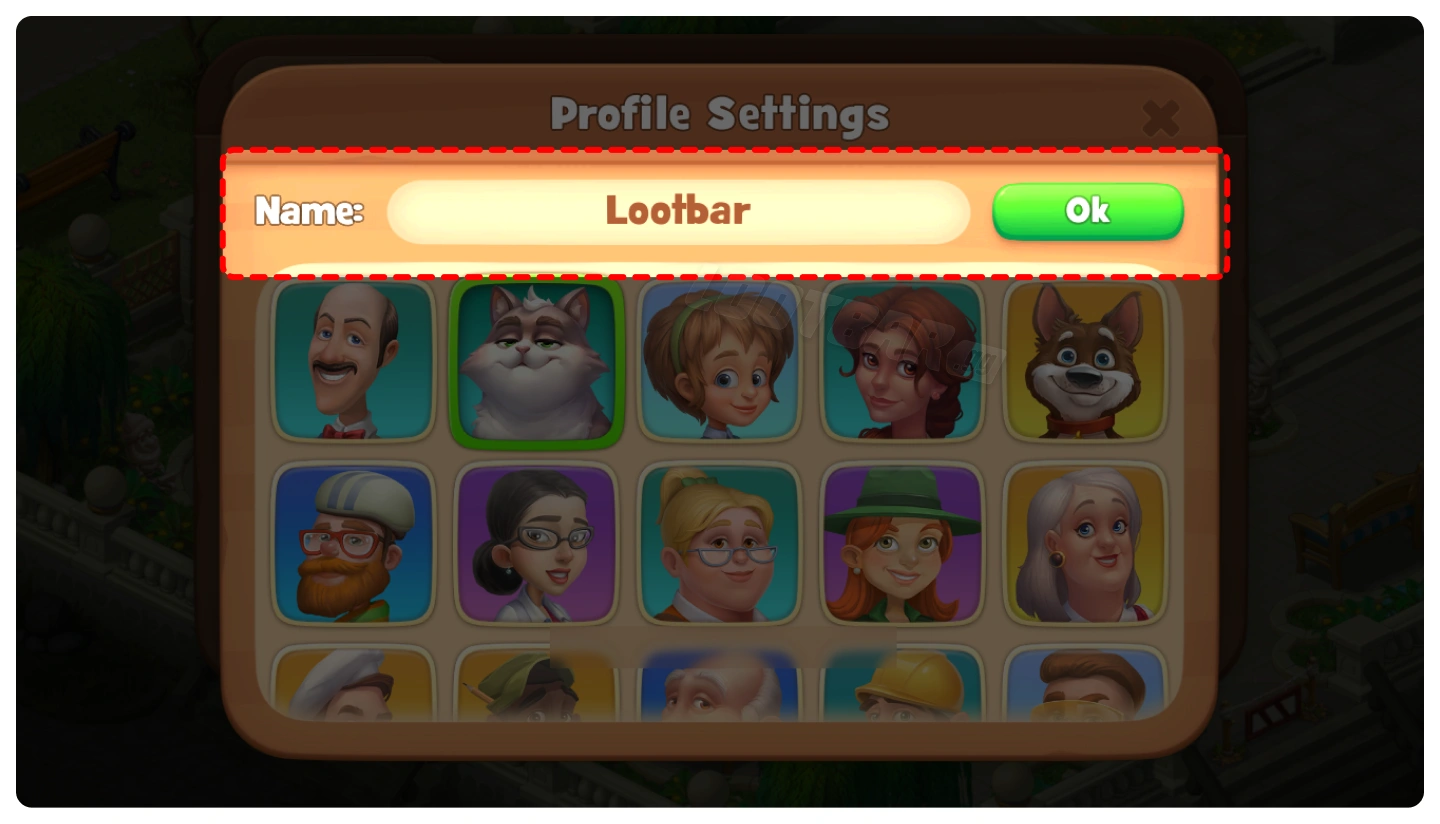The height and width of the screenshot is (824, 1440).
Task: Pick the red-haired woman in green hat avatar
Action: [x=902, y=544]
